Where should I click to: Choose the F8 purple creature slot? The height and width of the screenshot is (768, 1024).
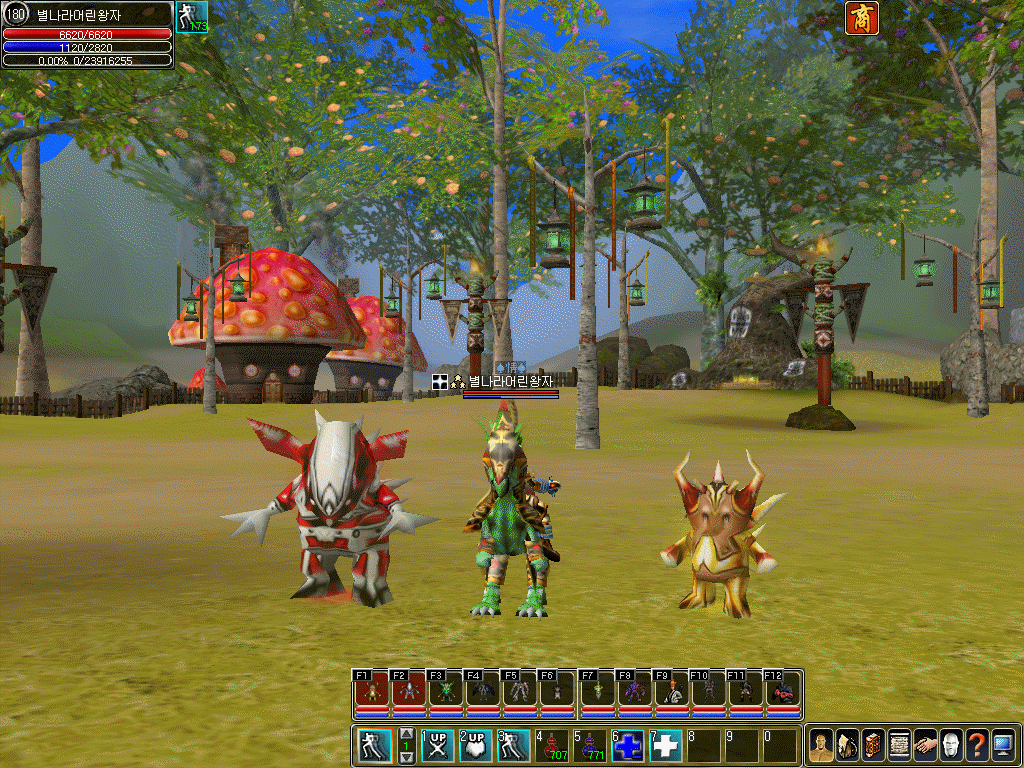[x=634, y=692]
